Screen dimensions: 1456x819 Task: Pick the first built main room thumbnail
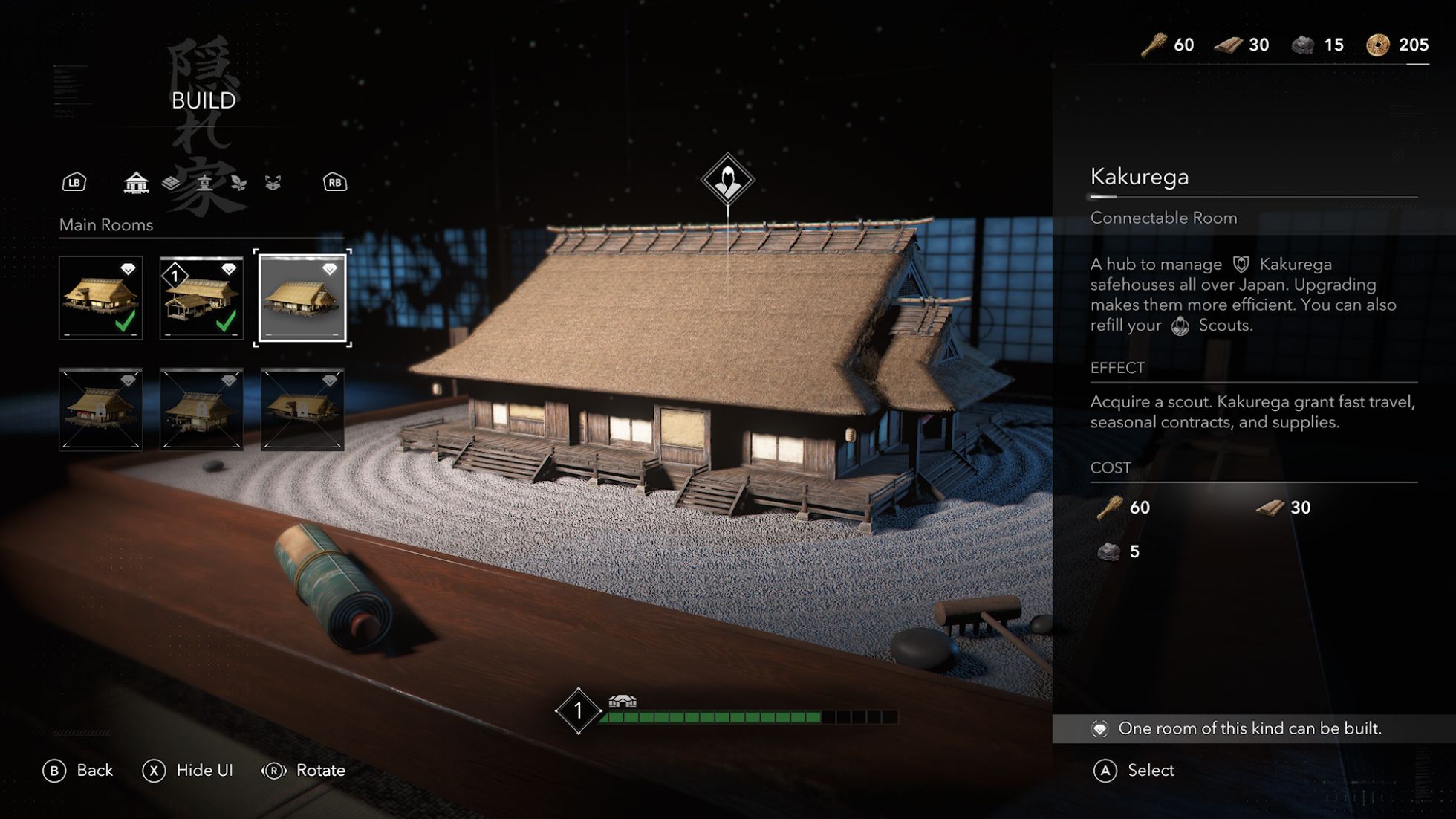pyautogui.click(x=101, y=298)
